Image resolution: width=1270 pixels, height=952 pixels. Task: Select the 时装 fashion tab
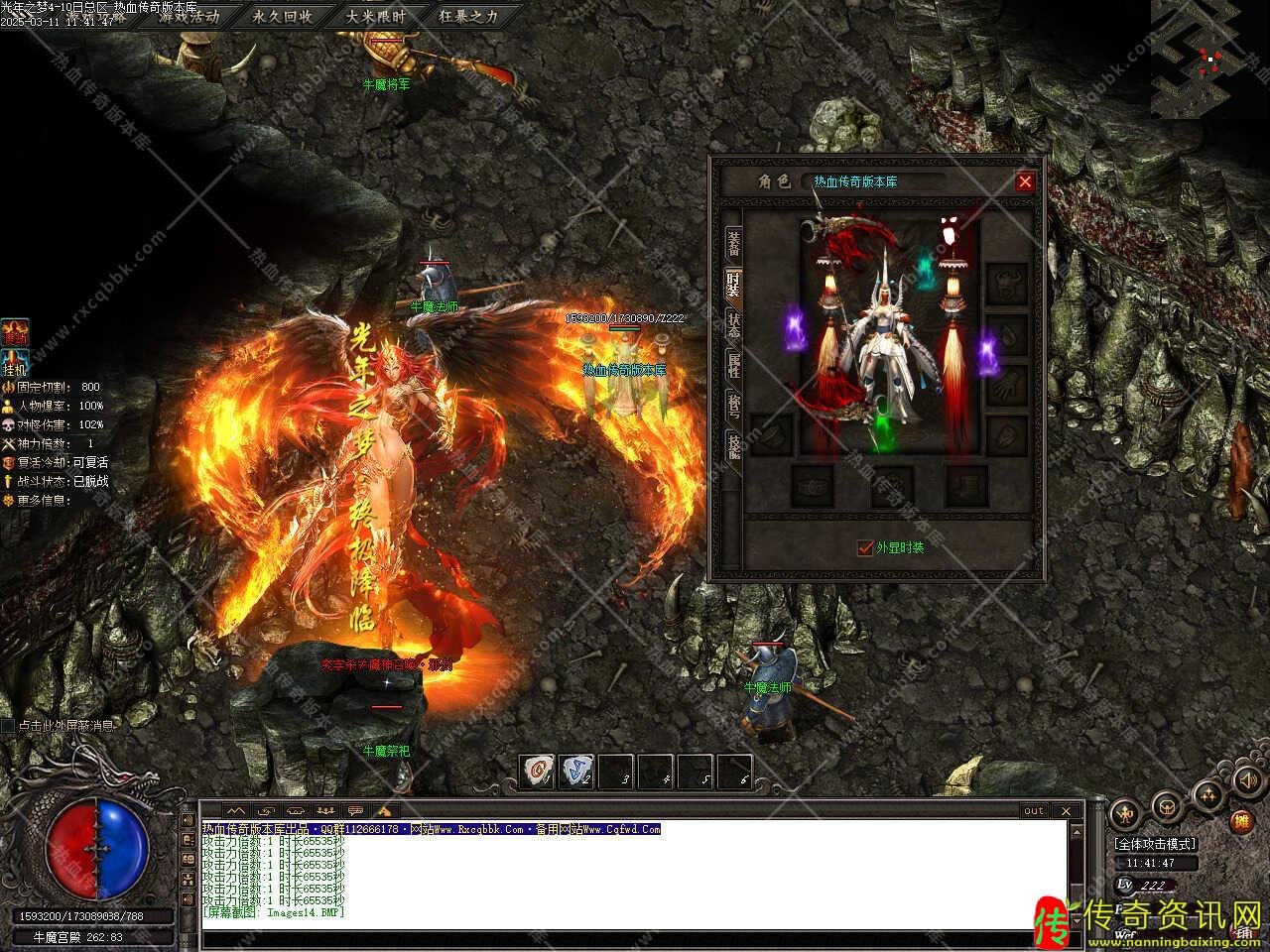coord(733,283)
